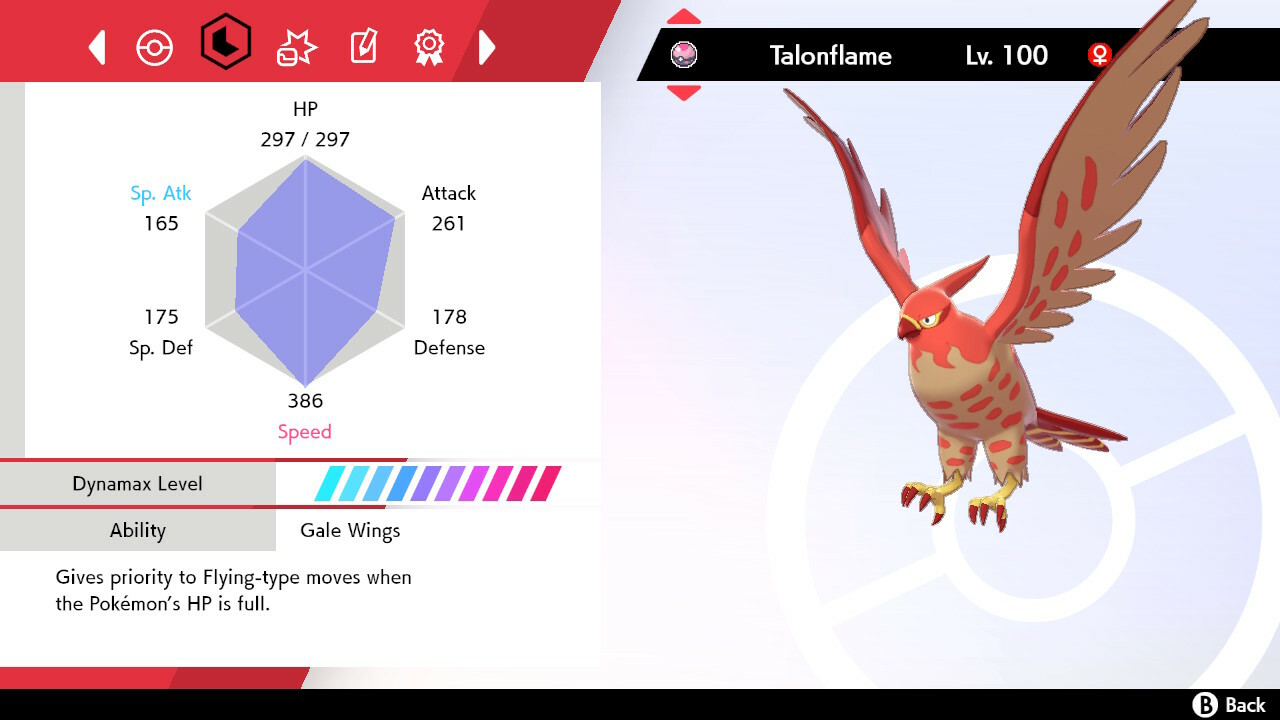Select the memo page icon
1280x720 pixels.
pyautogui.click(x=362, y=46)
